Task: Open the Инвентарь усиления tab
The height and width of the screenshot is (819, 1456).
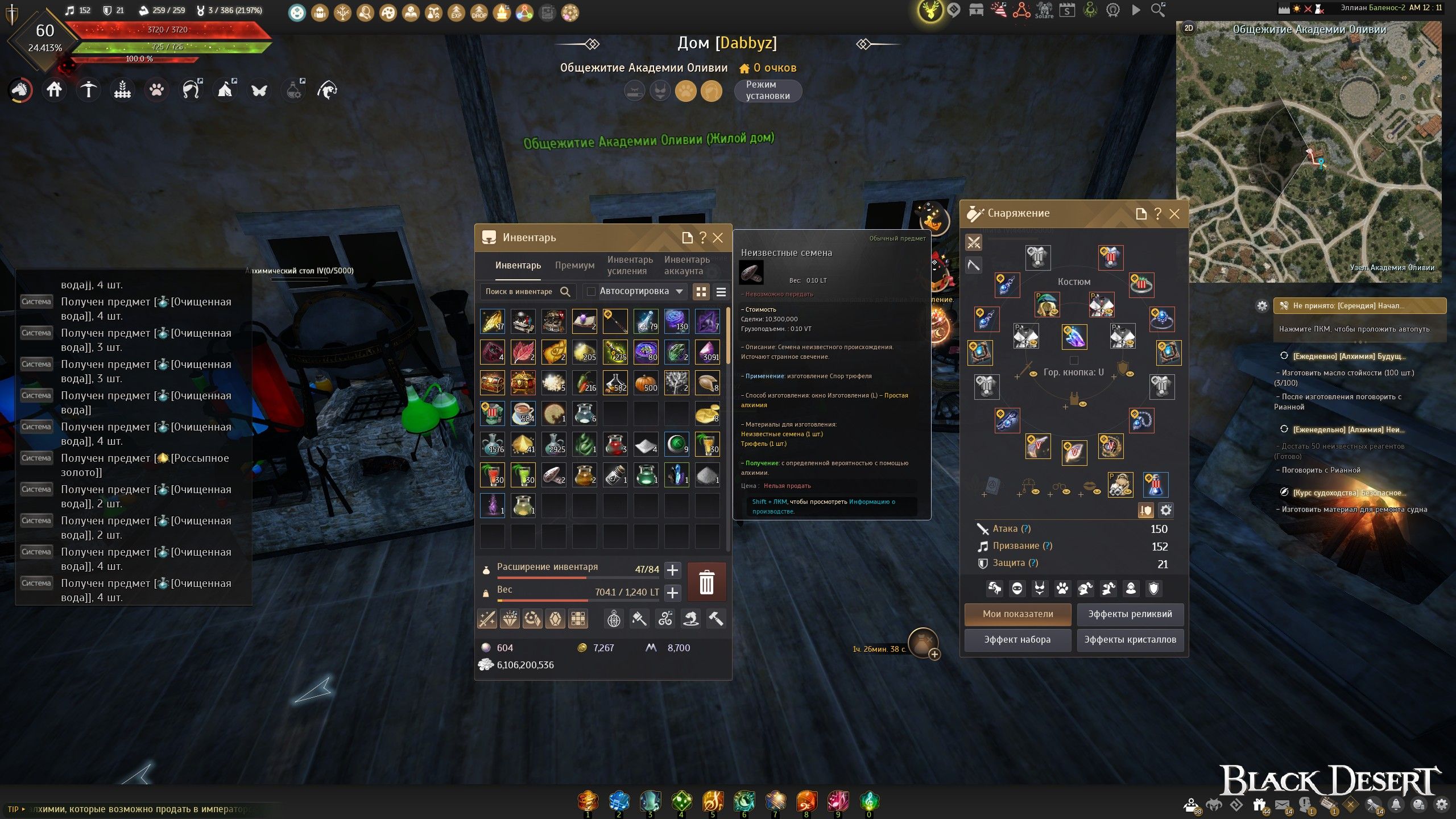Action: click(x=630, y=266)
